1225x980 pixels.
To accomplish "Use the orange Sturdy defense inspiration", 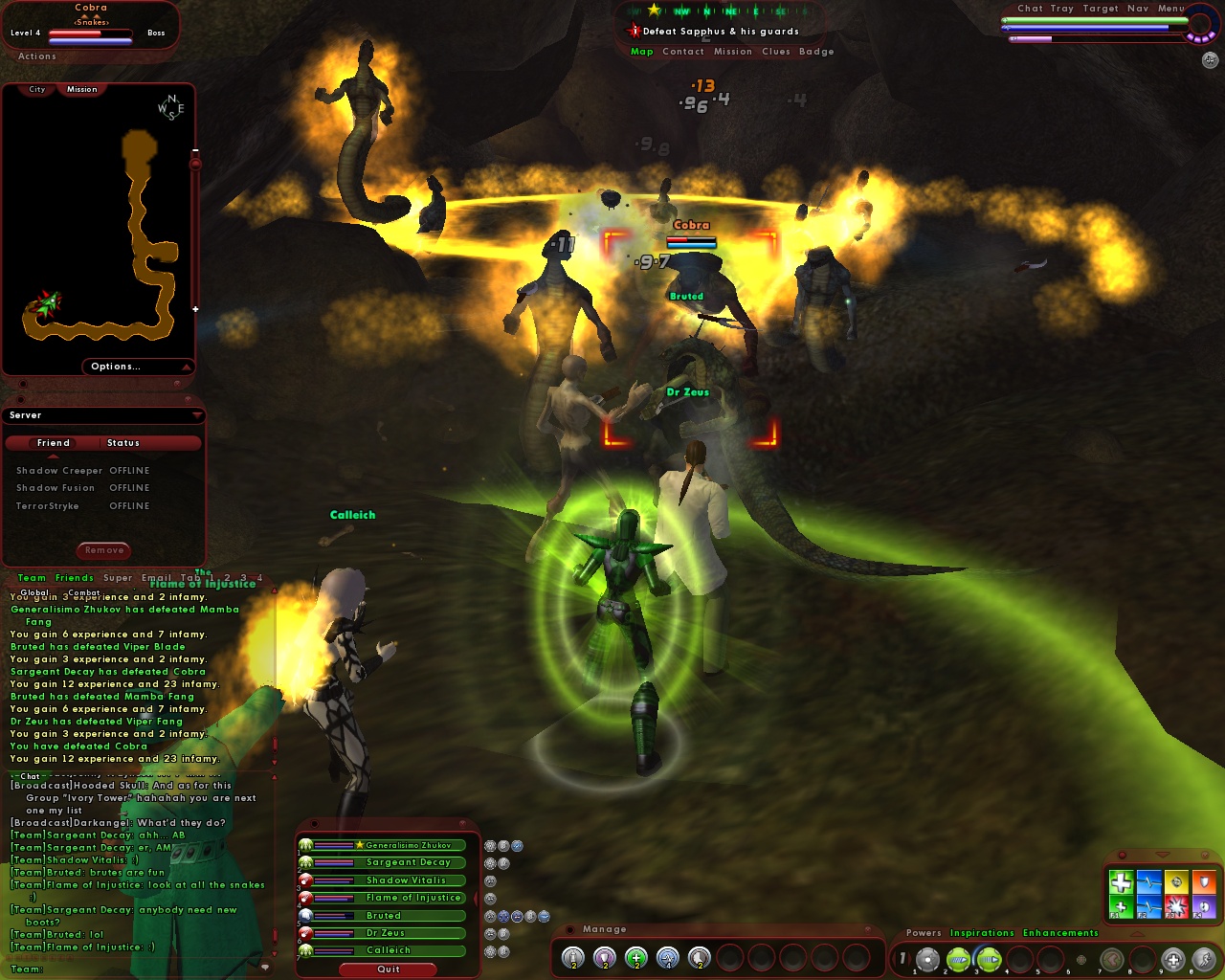I will click(x=1203, y=882).
